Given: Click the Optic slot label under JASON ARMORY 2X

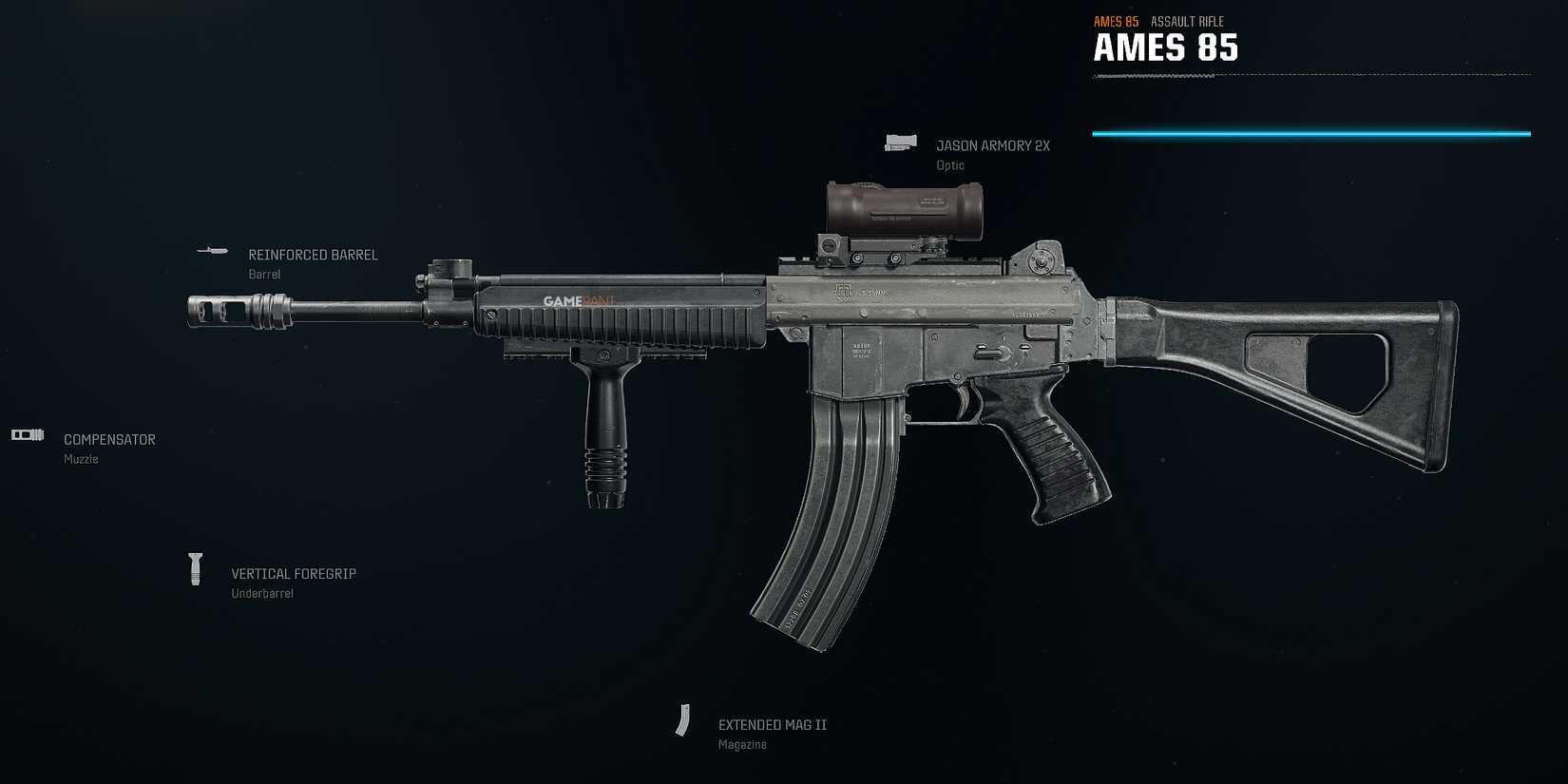Looking at the screenshot, I should (x=949, y=164).
